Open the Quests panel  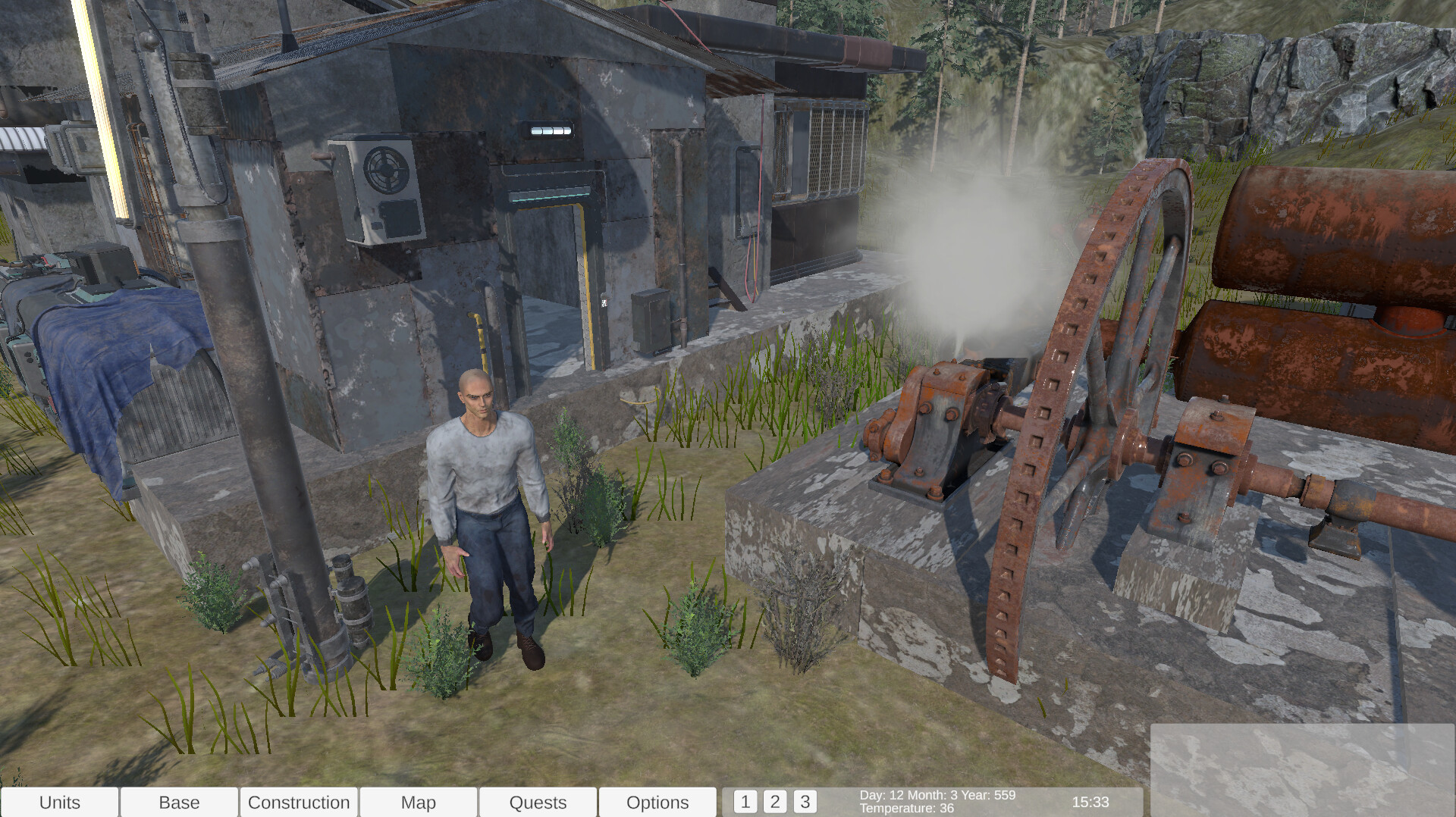(x=538, y=802)
